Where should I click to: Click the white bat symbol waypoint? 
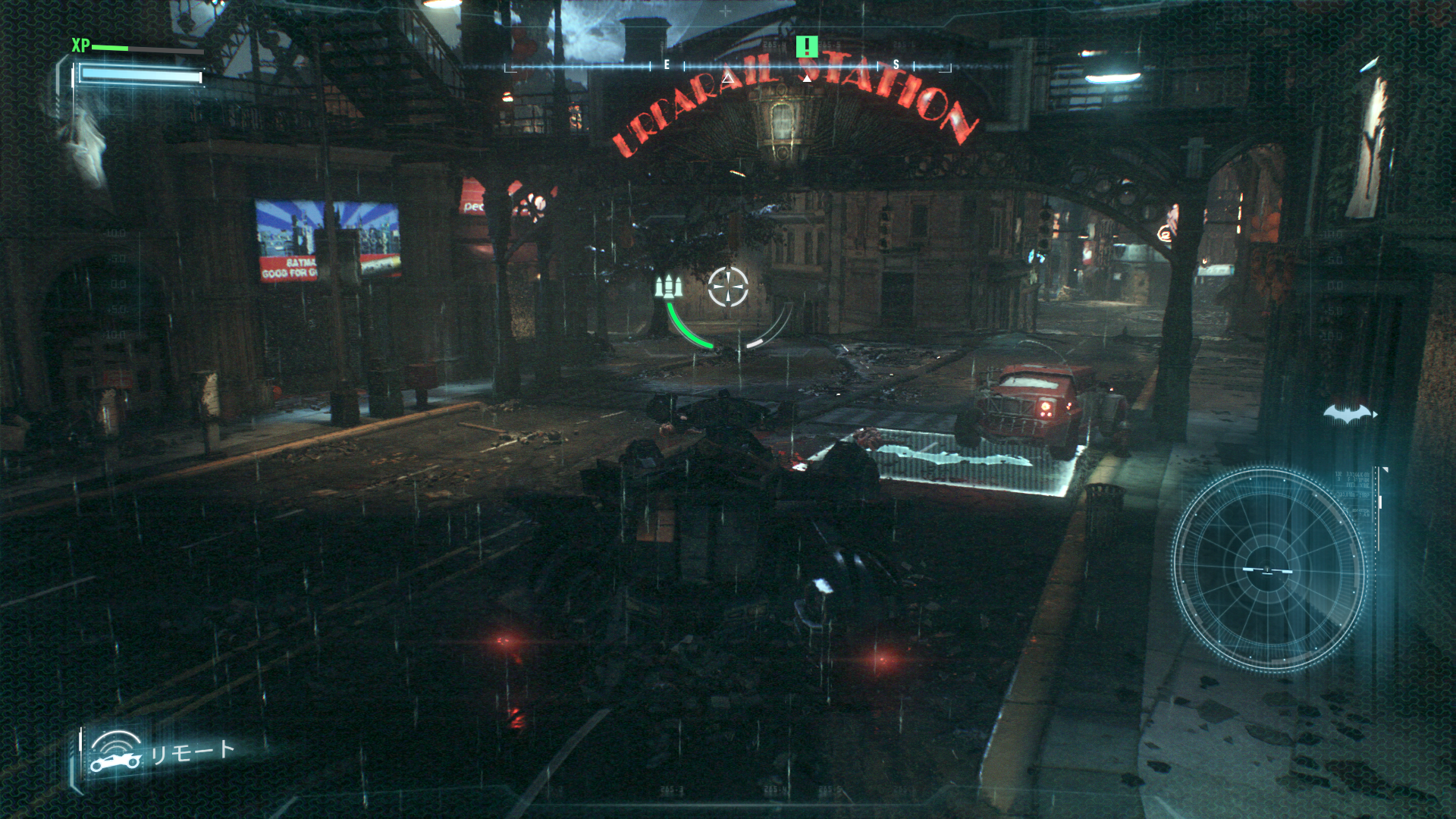click(x=1350, y=412)
